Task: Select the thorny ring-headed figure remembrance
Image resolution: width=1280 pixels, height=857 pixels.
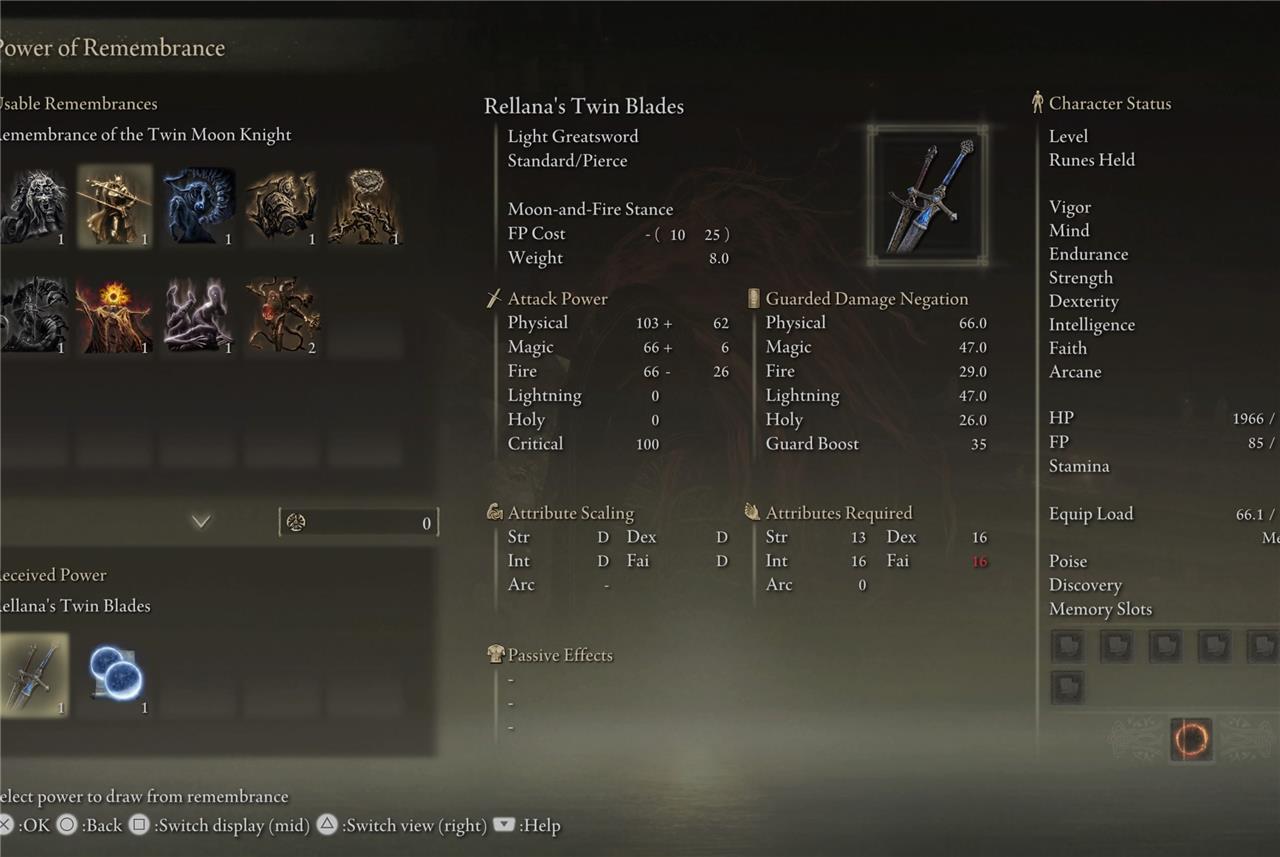Action: click(x=365, y=206)
